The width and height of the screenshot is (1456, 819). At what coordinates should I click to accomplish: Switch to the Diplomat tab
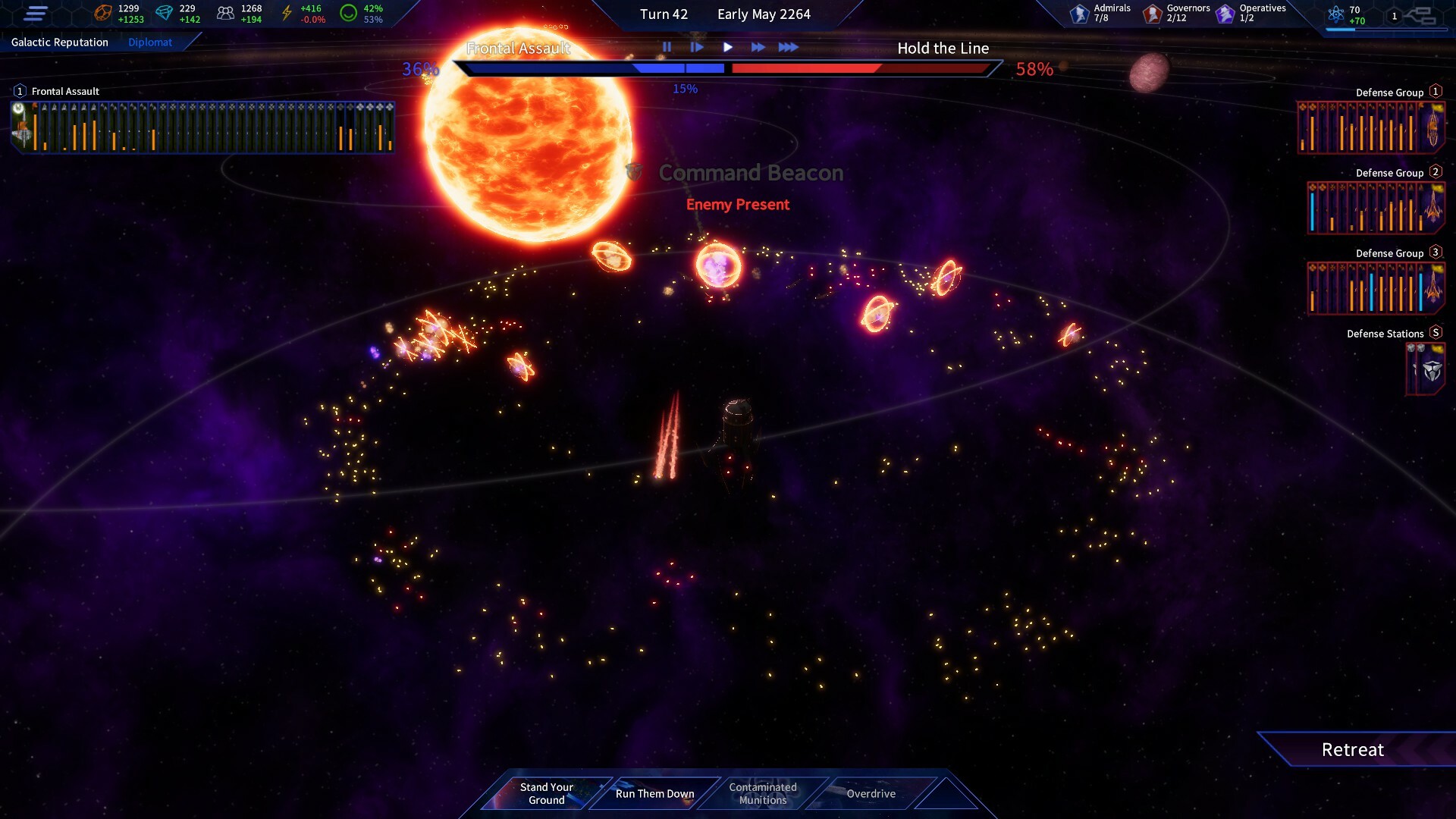click(x=150, y=42)
